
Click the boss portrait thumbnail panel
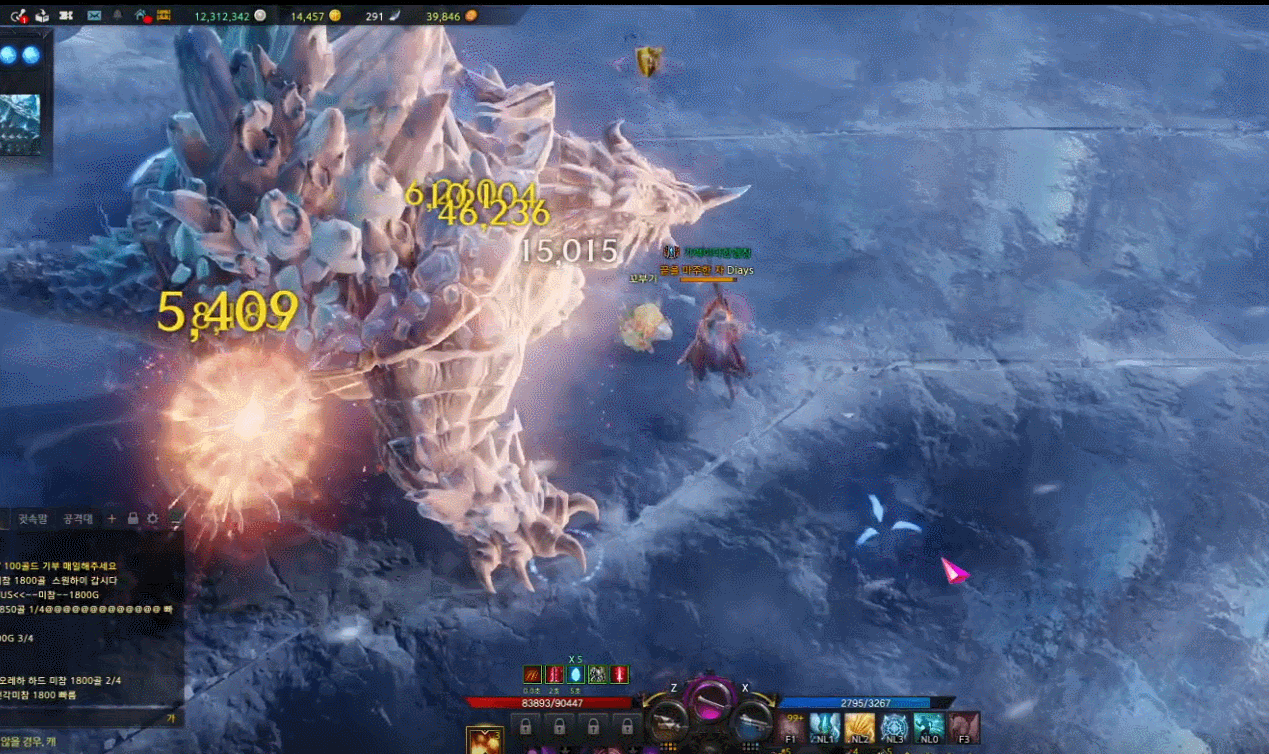point(20,125)
